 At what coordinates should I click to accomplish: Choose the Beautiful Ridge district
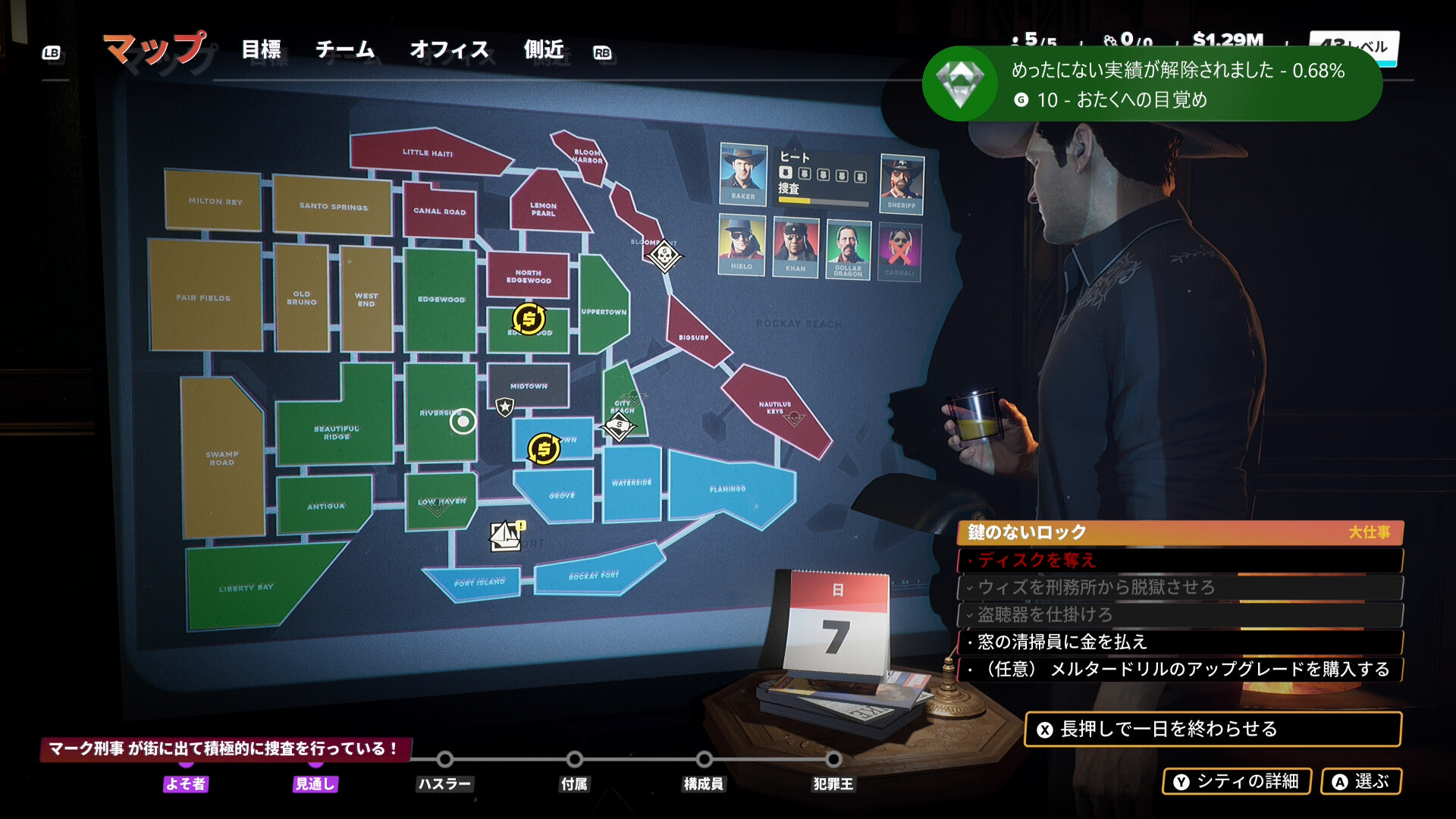coord(337,432)
